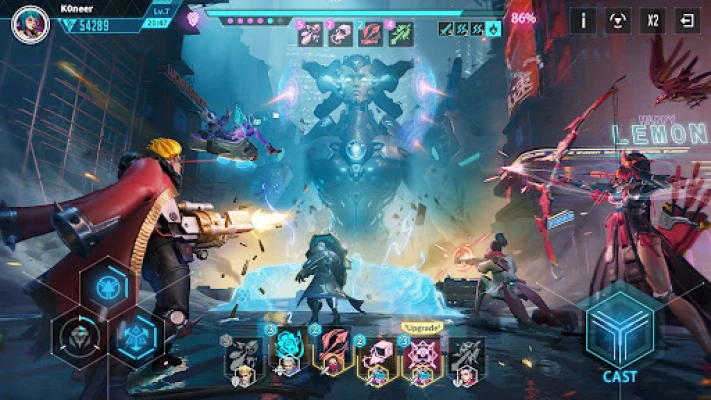Exit the battle via the door icon
This screenshot has height=400, width=711.
(x=686, y=20)
